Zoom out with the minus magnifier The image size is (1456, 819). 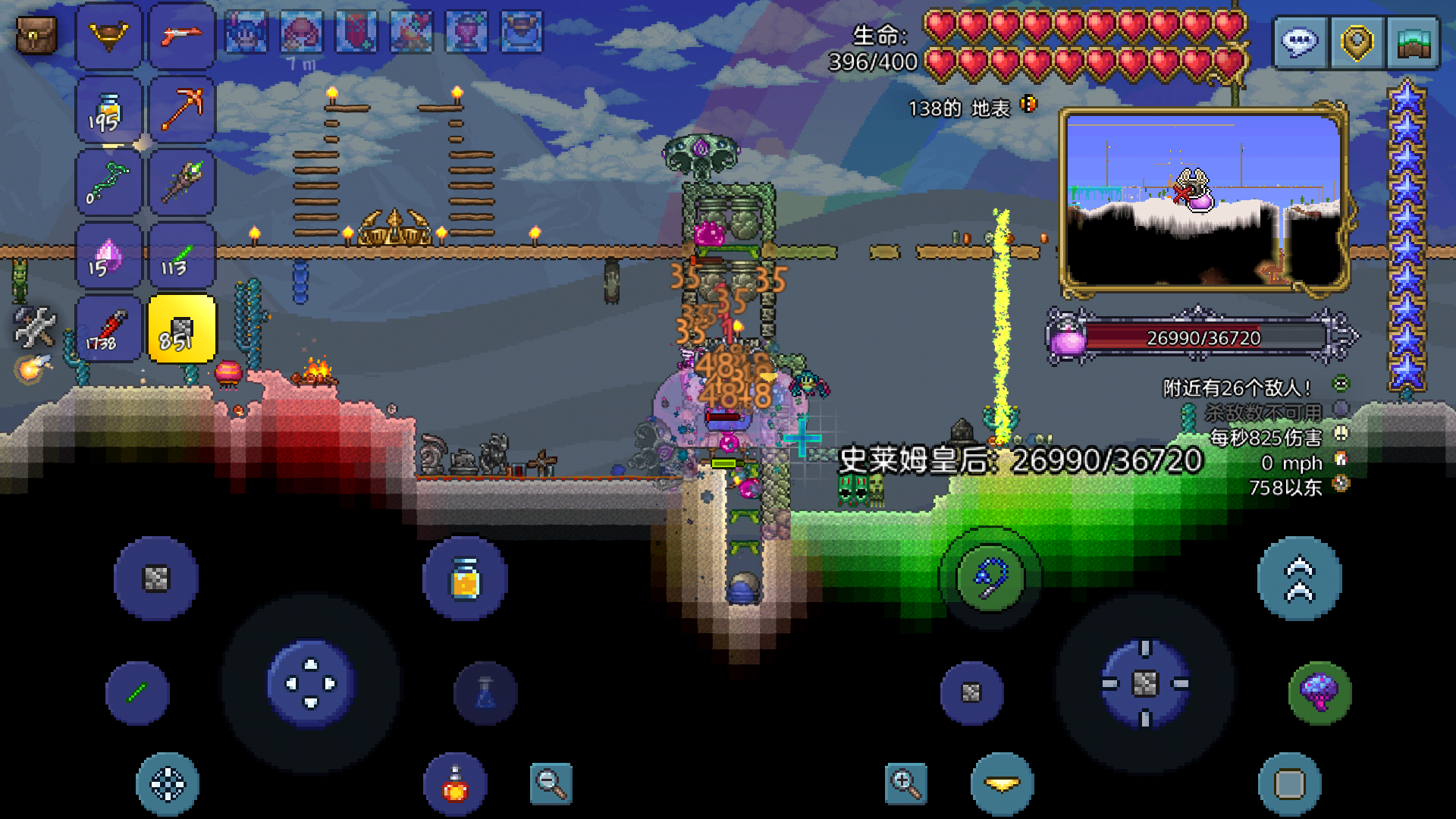click(x=551, y=783)
